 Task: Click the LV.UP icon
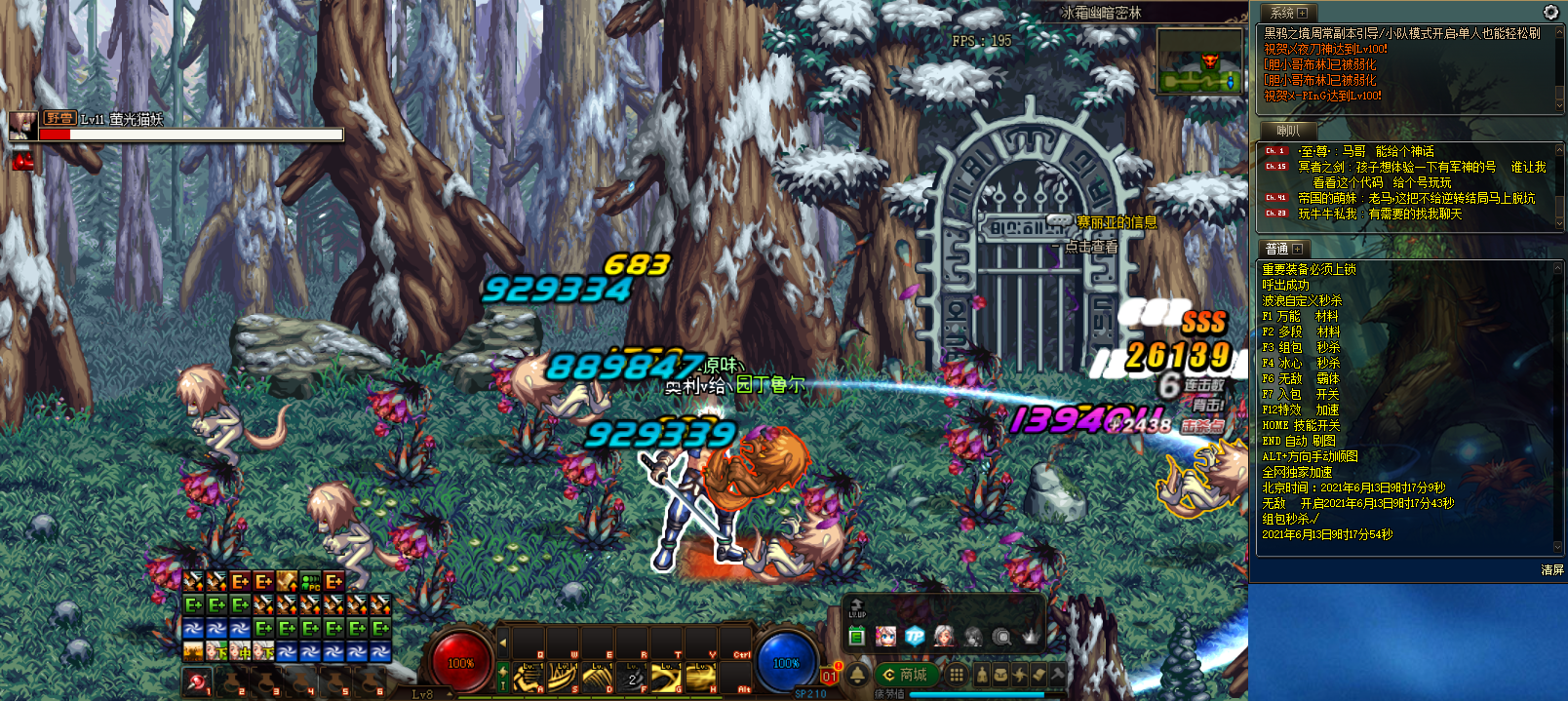pyautogui.click(x=856, y=608)
